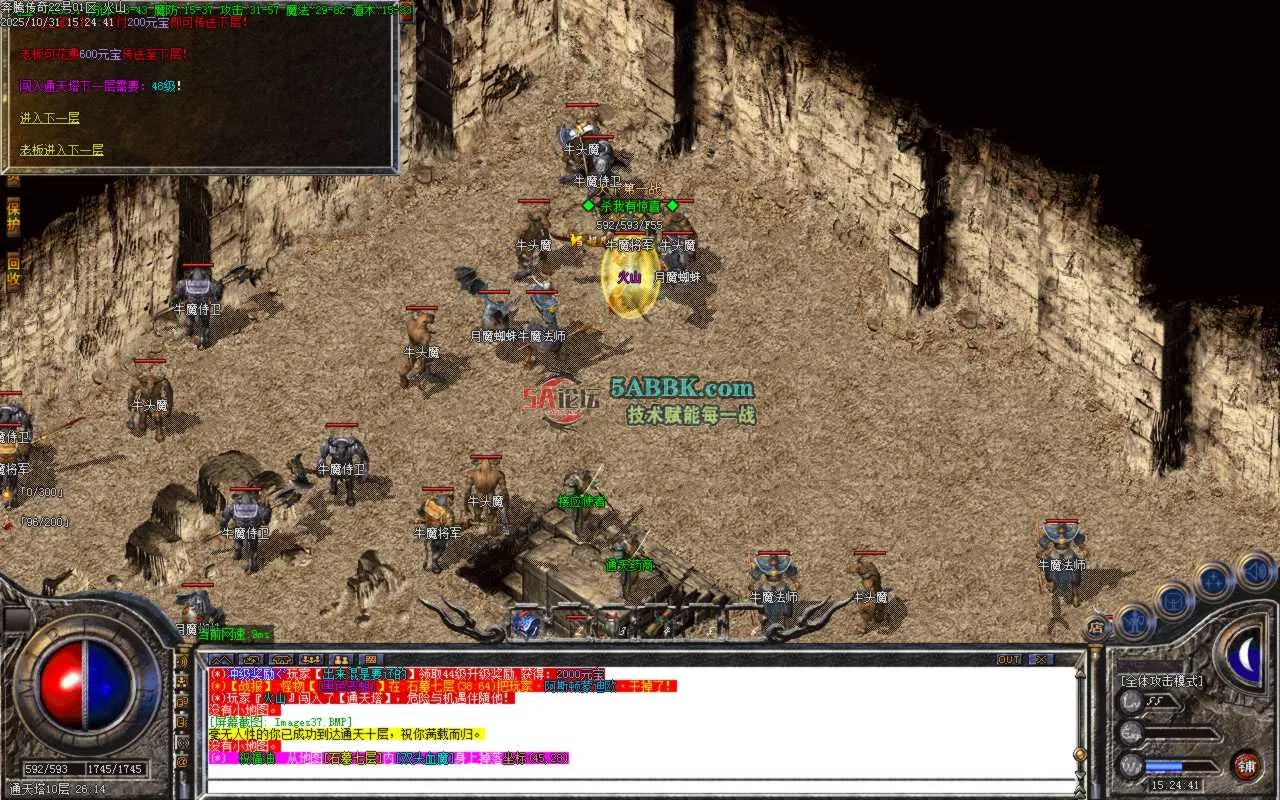Screen dimensions: 1280x800
Task: Open the inventory bag round icon
Action: click(x=1175, y=601)
